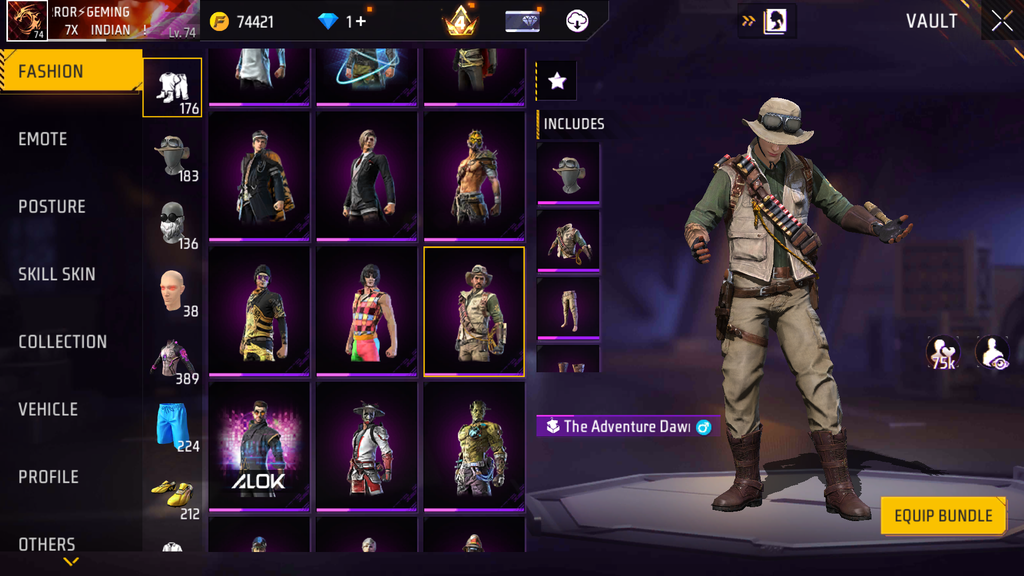The image size is (1024, 576).
Task: Select the hat and goggles category icon
Action: [x=173, y=156]
